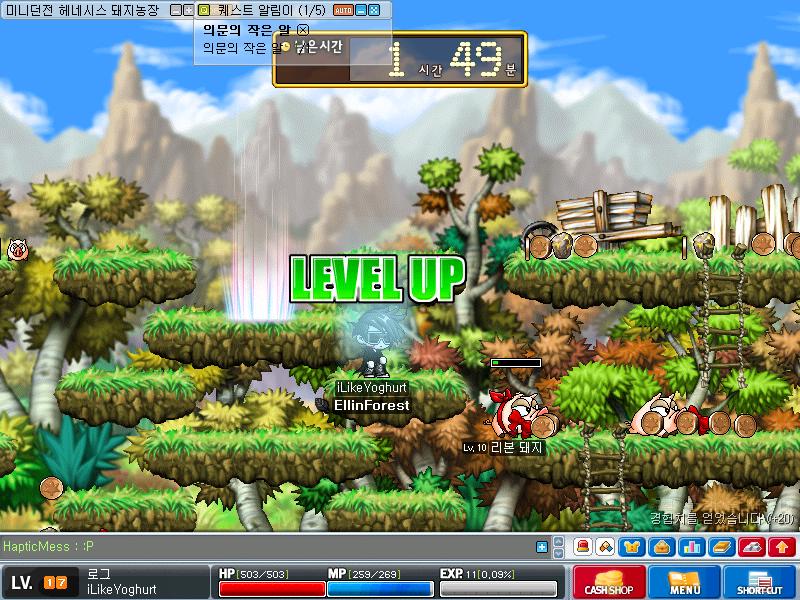
Task: Expand the chat window with plus button
Action: point(542,547)
